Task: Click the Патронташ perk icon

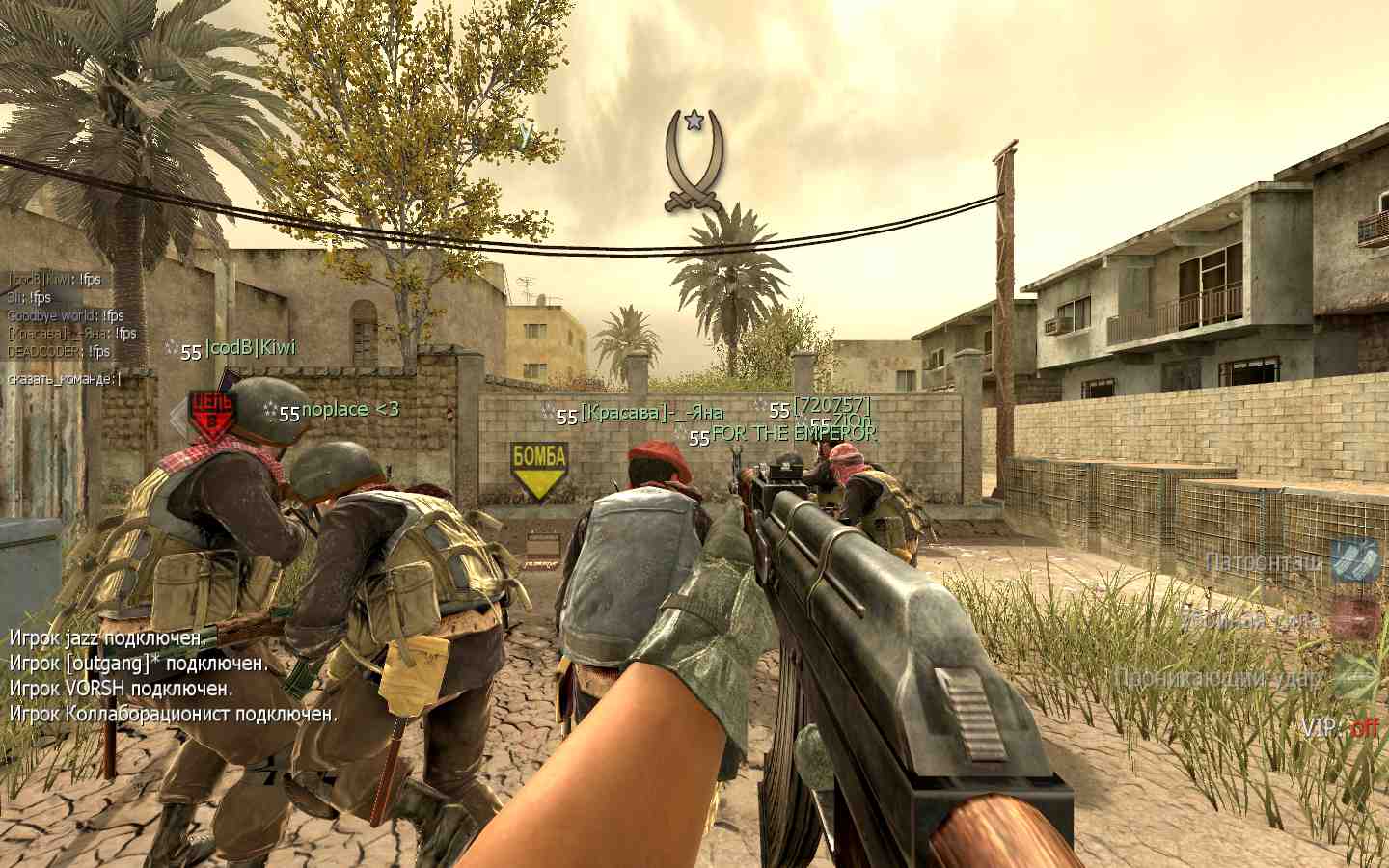Action: pos(1355,561)
